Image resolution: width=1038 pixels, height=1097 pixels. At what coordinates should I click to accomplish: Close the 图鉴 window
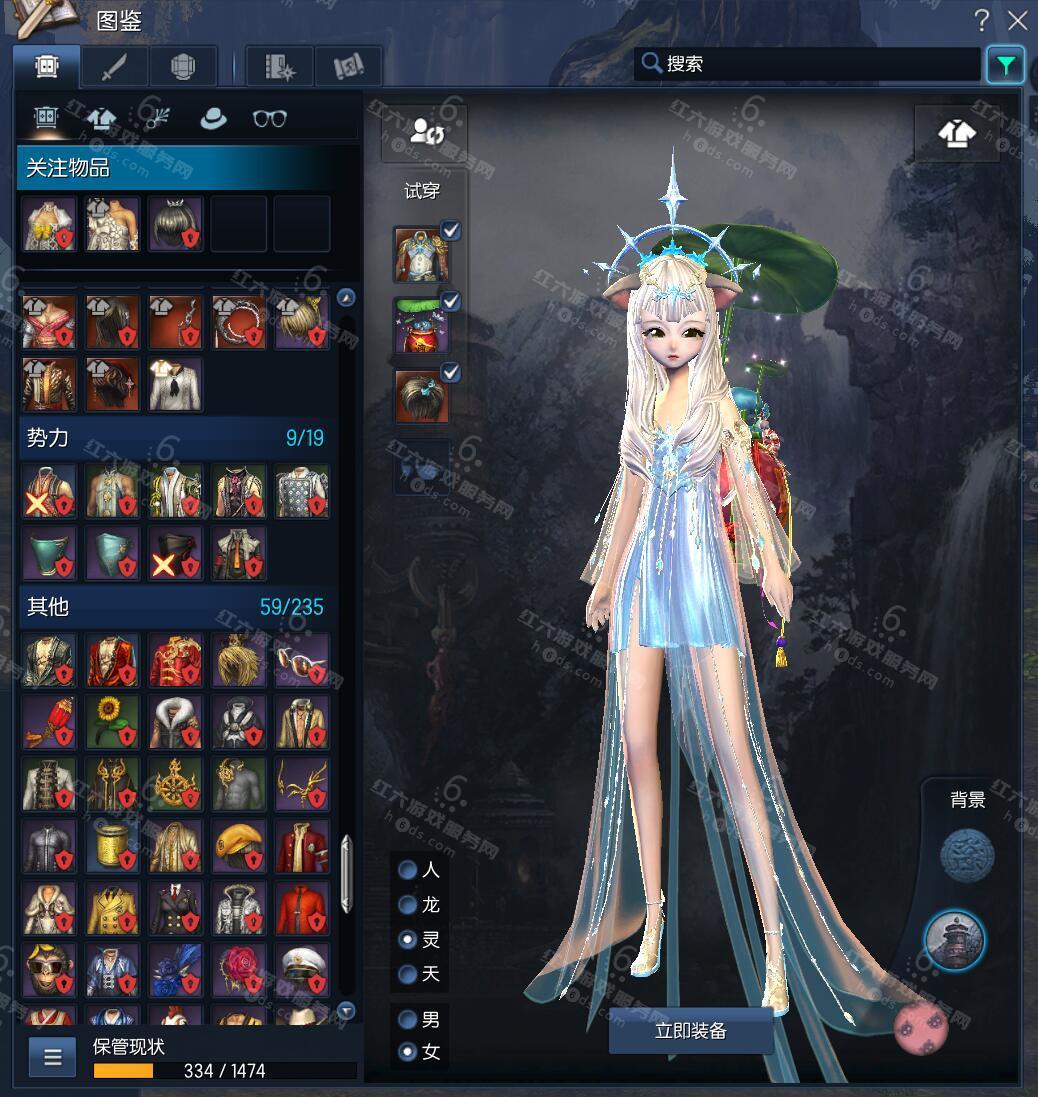click(1017, 20)
